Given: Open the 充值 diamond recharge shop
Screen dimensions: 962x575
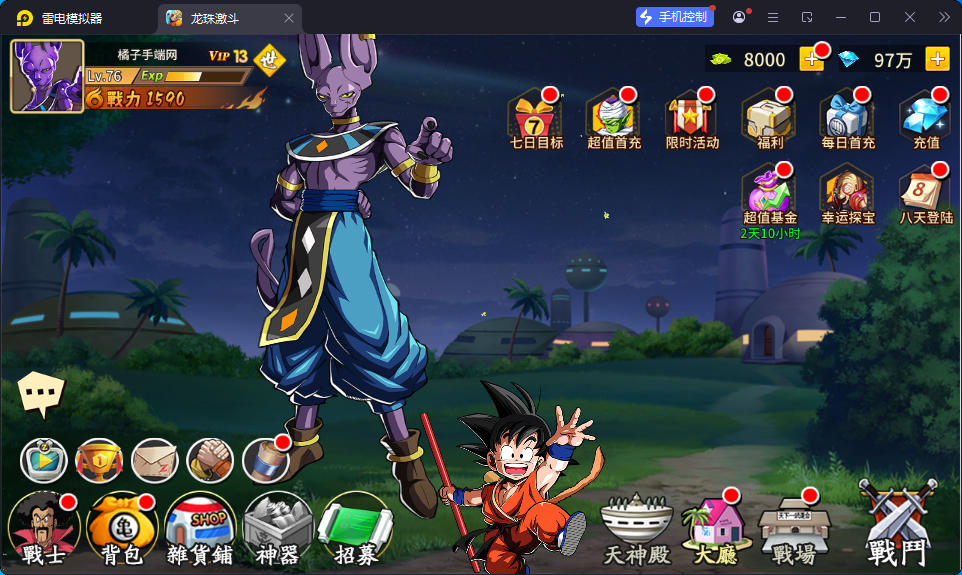Looking at the screenshot, I should pyautogui.click(x=926, y=118).
